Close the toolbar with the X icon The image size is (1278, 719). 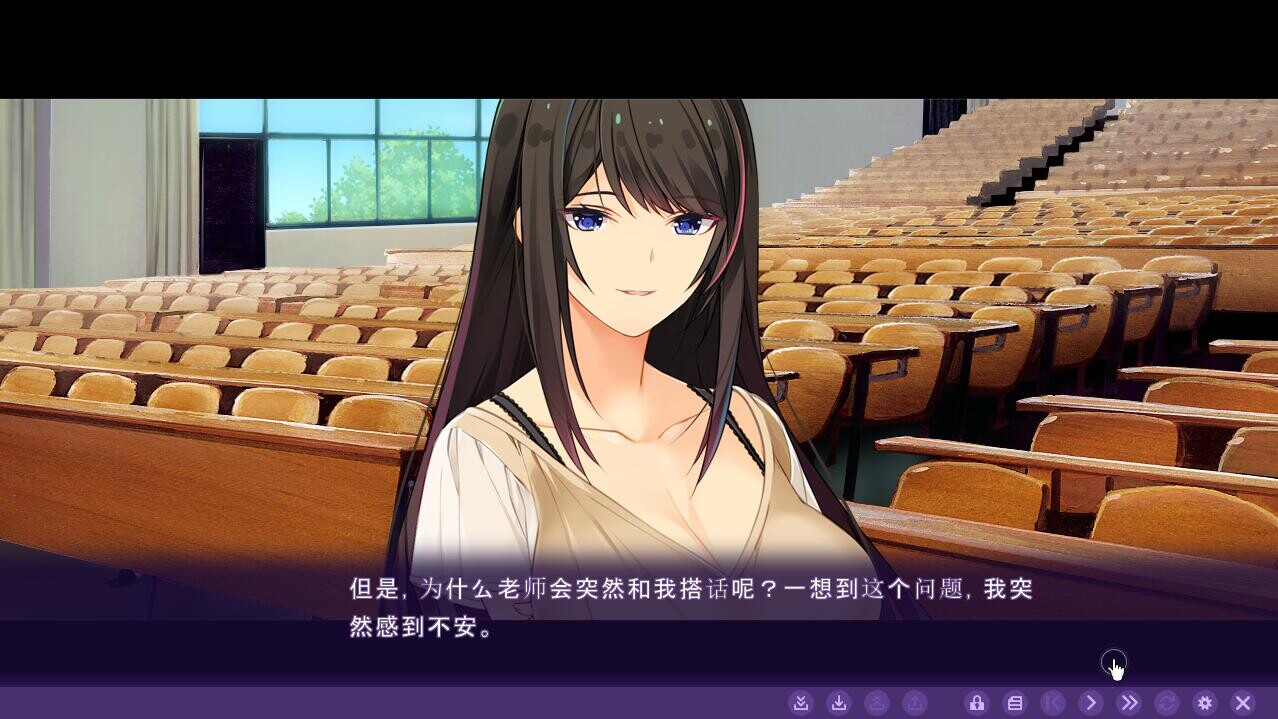pyautogui.click(x=1243, y=703)
